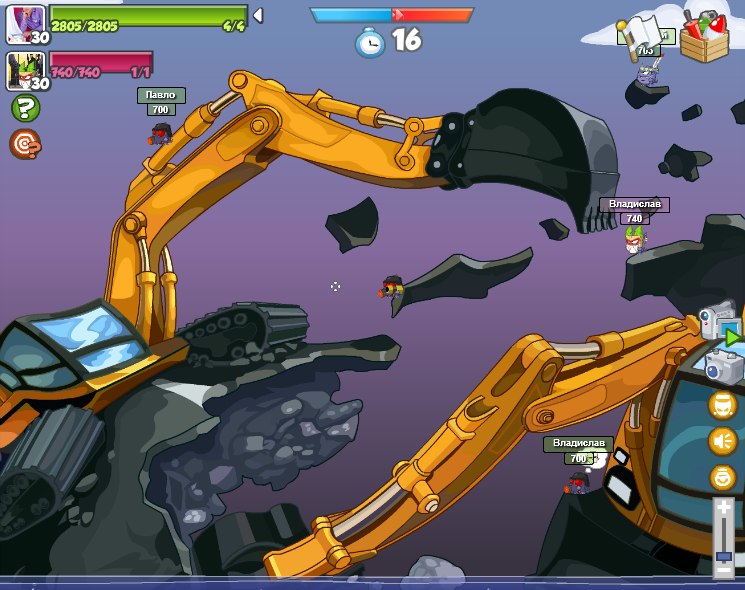This screenshot has width=745, height=590.
Task: Click the orange worm-face round button
Action: tap(722, 404)
